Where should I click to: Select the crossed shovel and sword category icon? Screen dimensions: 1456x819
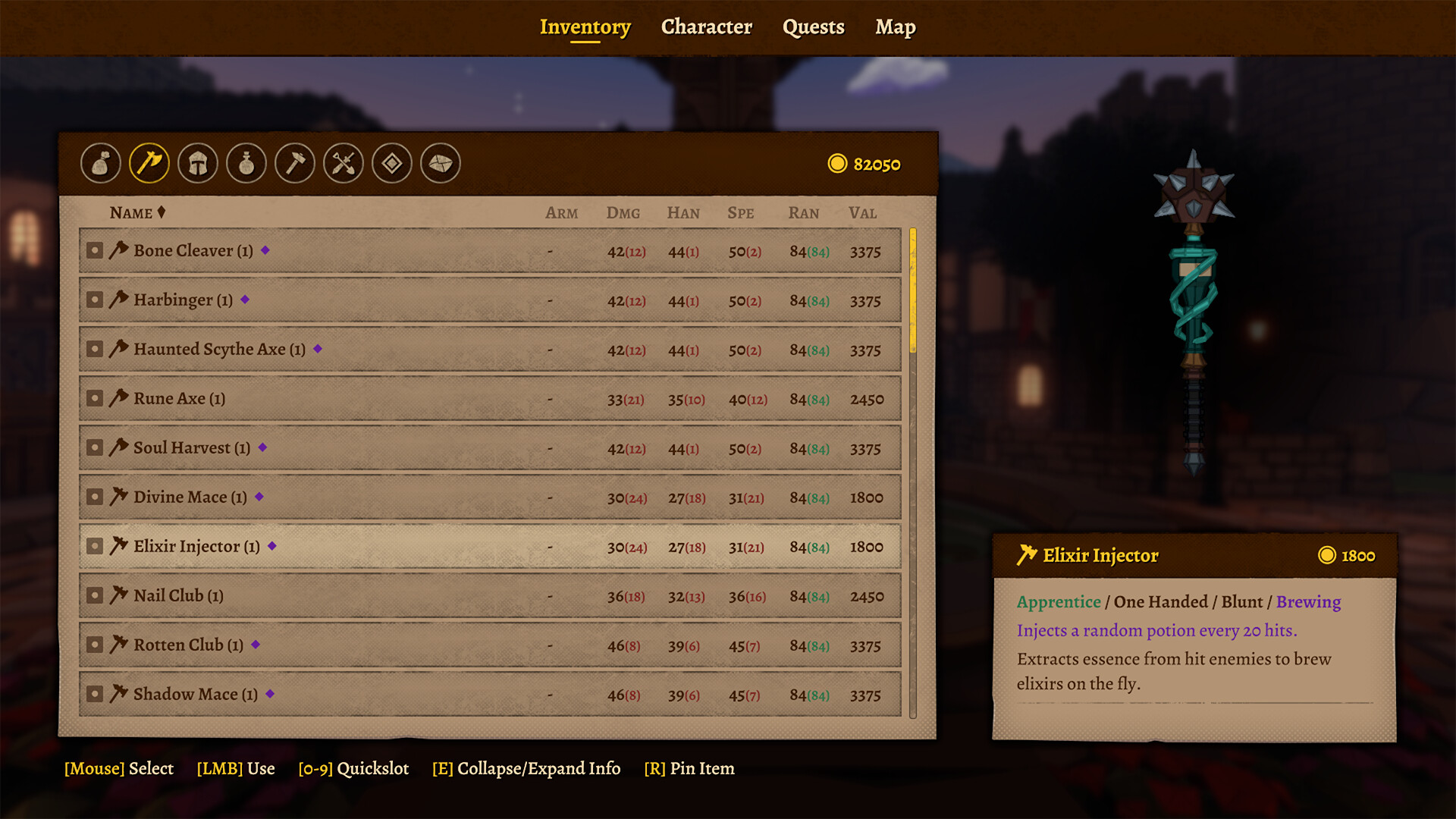(343, 163)
